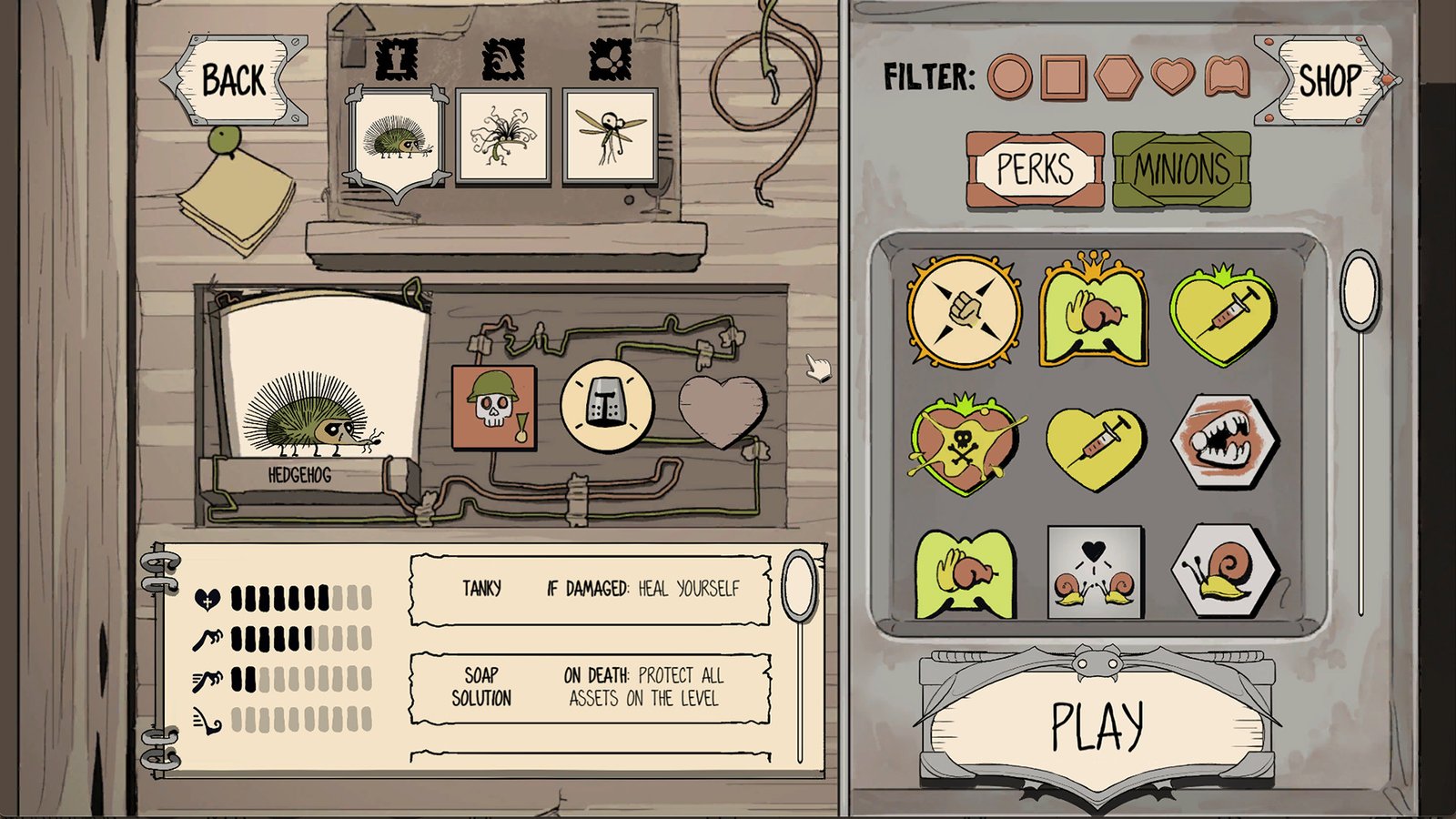Pick the syringe heart perk
The image size is (1456, 819).
[1097, 449]
